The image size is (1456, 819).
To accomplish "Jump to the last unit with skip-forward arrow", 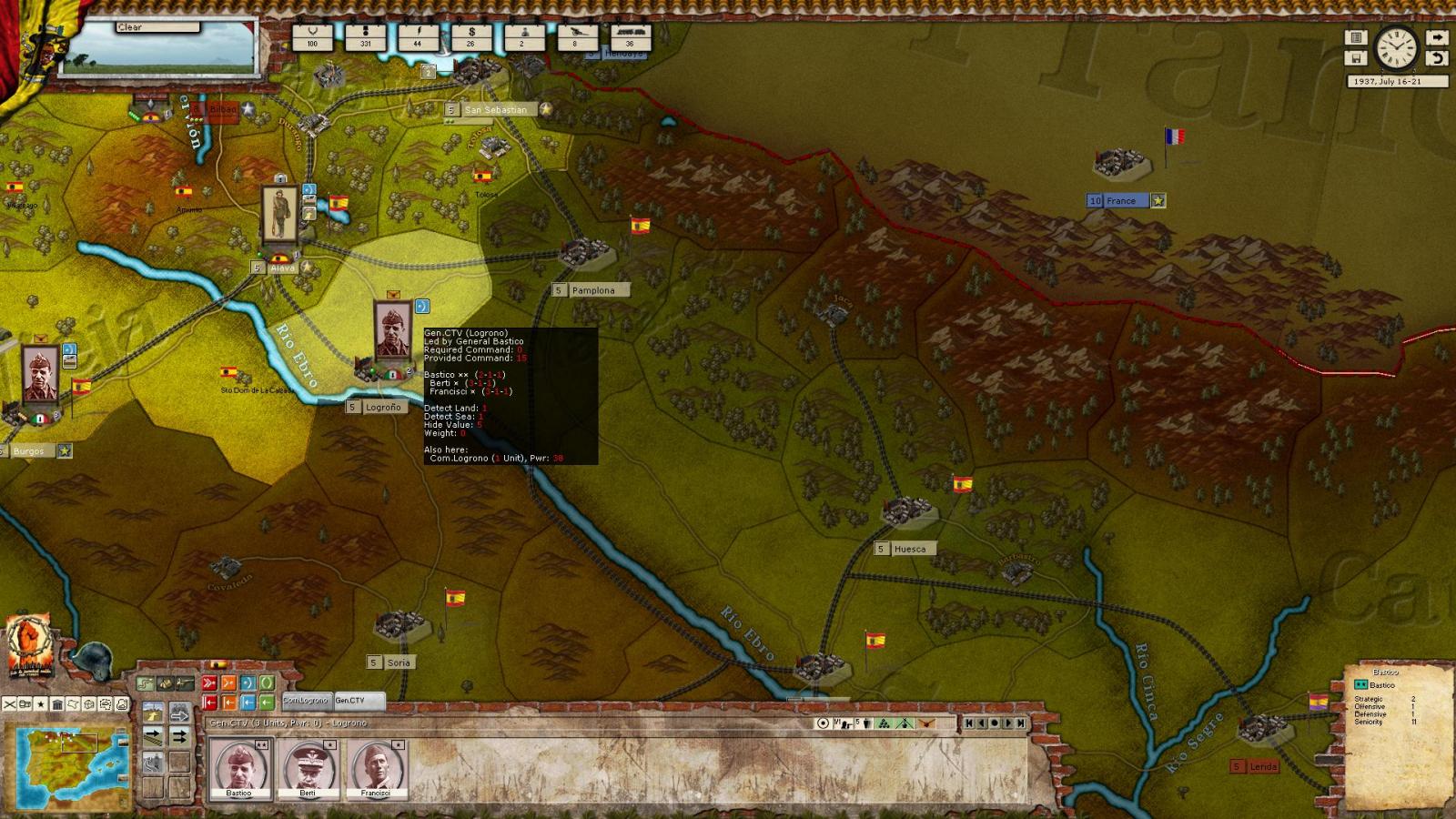I will point(1021,723).
